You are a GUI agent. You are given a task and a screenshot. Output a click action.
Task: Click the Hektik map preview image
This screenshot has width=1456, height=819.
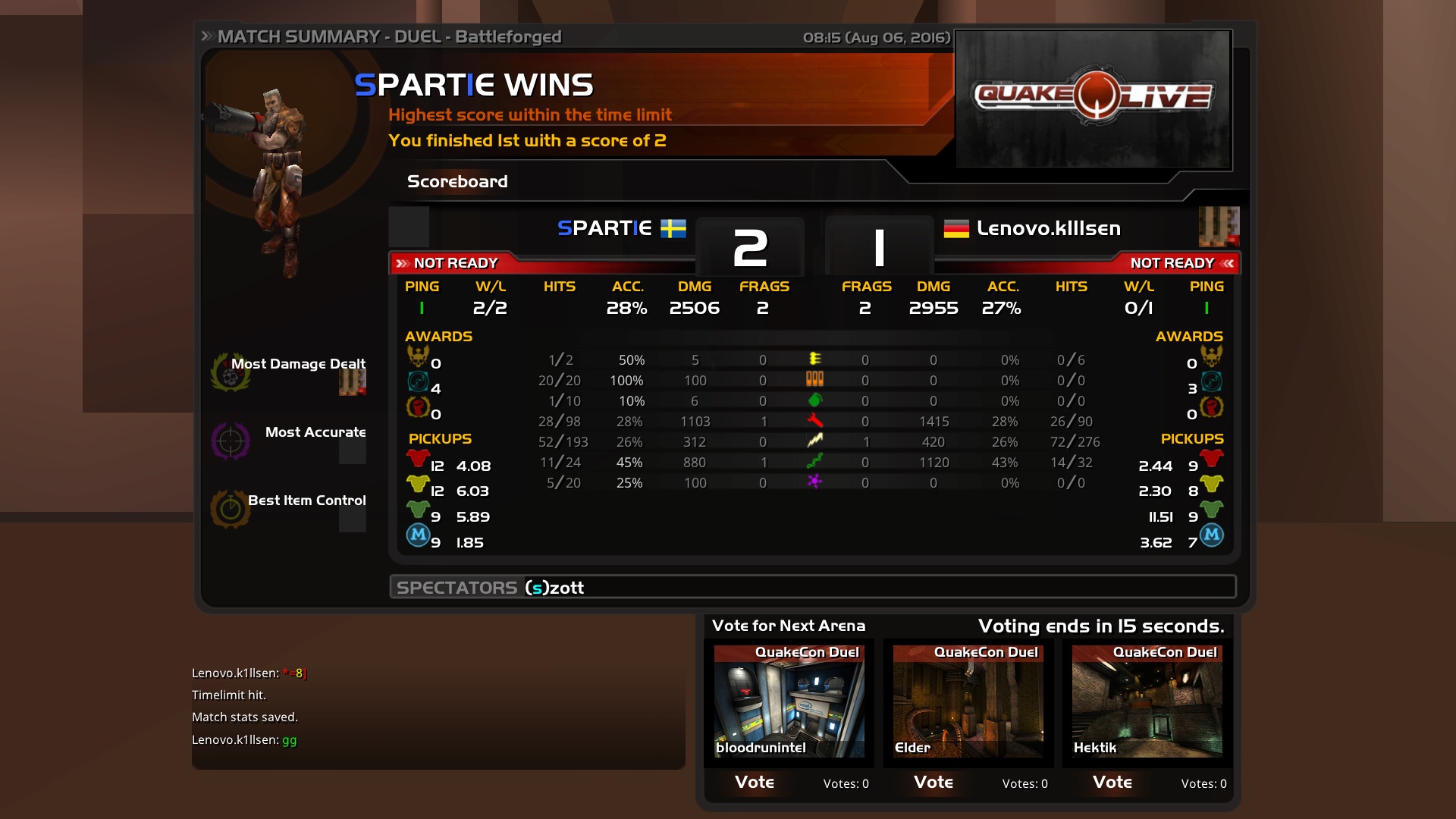click(1147, 701)
